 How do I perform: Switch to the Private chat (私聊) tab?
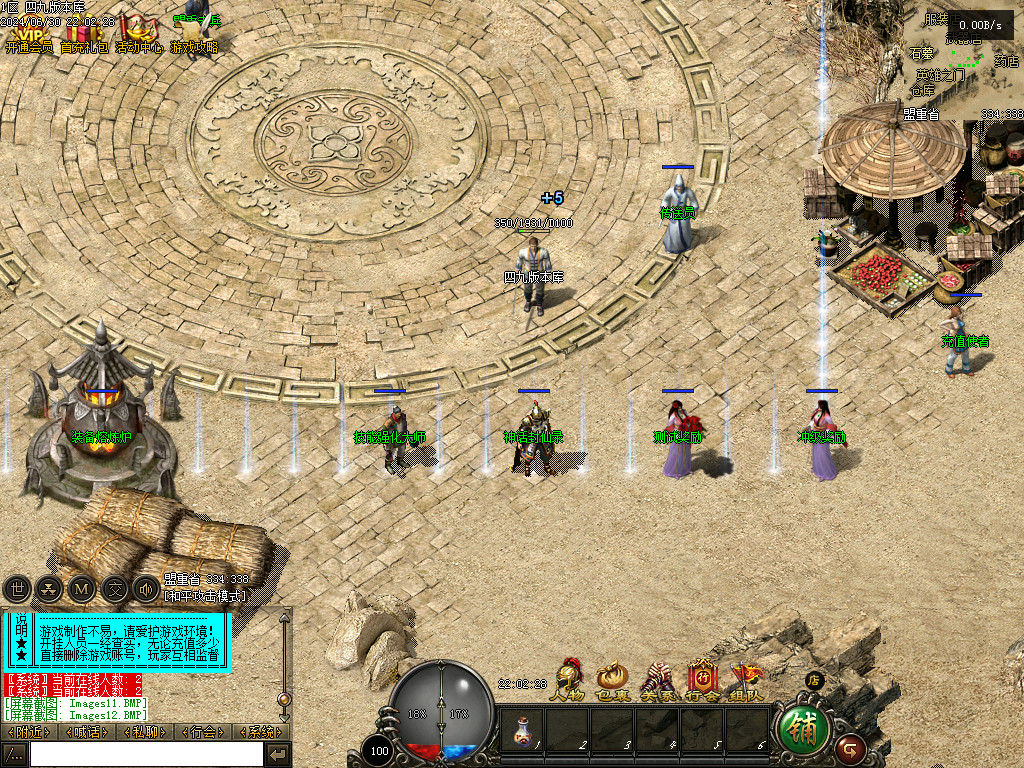point(146,732)
